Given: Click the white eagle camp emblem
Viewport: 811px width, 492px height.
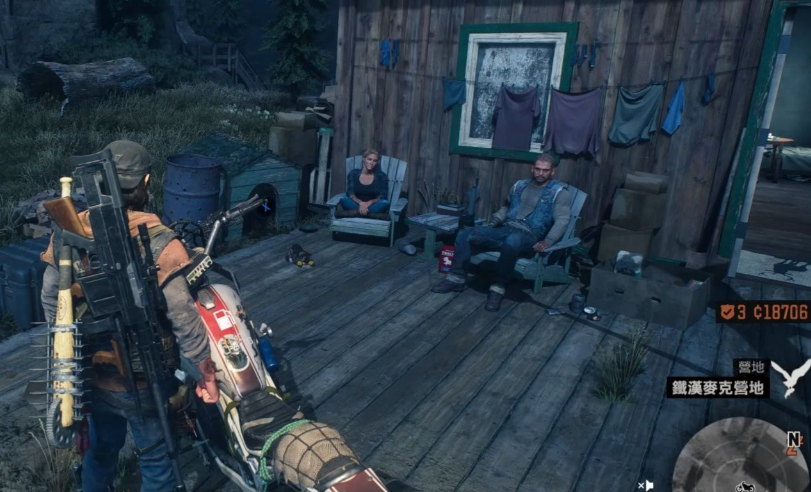Looking at the screenshot, I should 790,376.
